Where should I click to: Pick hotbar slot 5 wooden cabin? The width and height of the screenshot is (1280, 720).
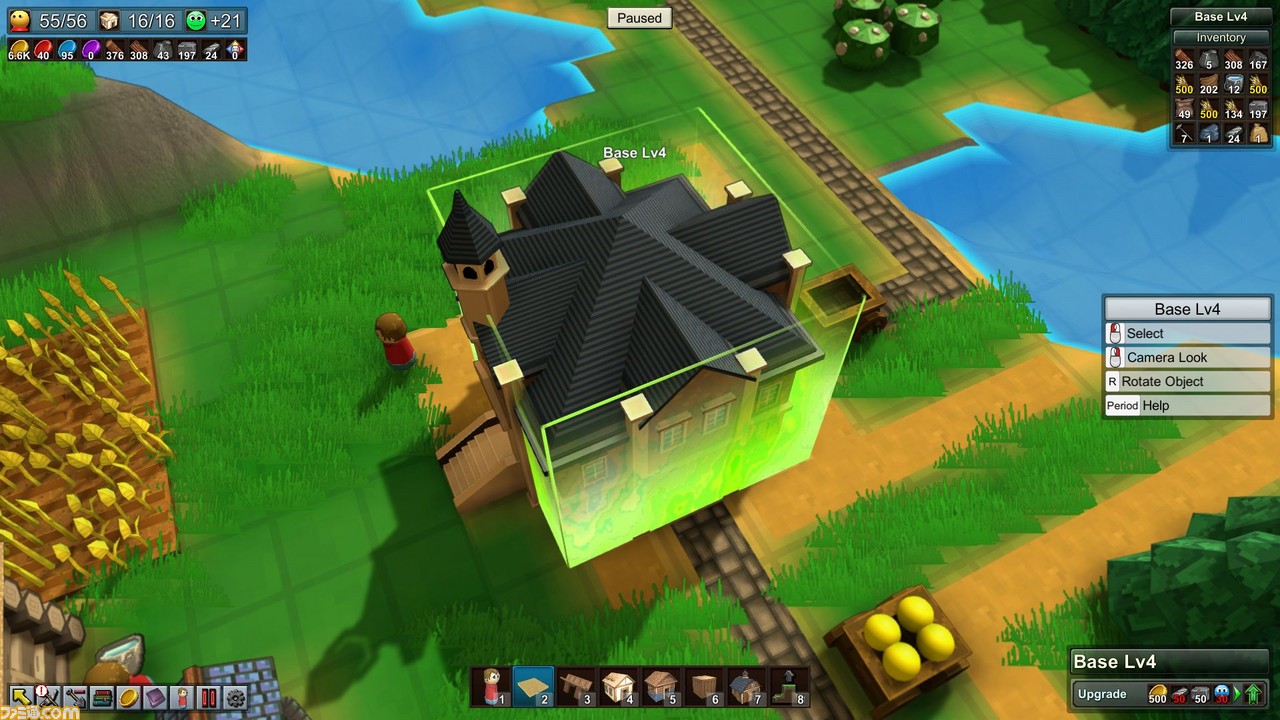661,686
